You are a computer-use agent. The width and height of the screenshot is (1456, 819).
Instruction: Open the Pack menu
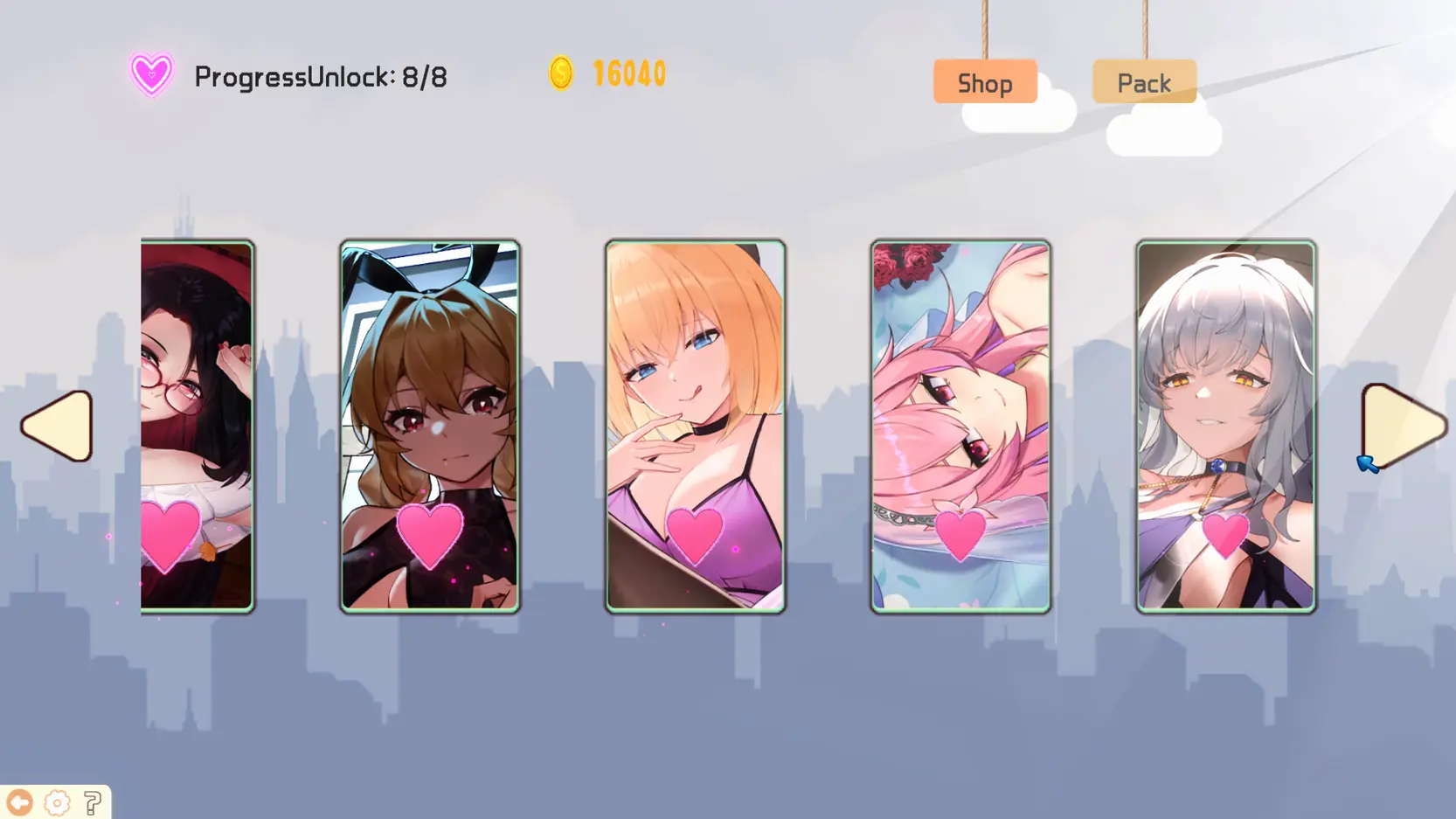[1144, 82]
